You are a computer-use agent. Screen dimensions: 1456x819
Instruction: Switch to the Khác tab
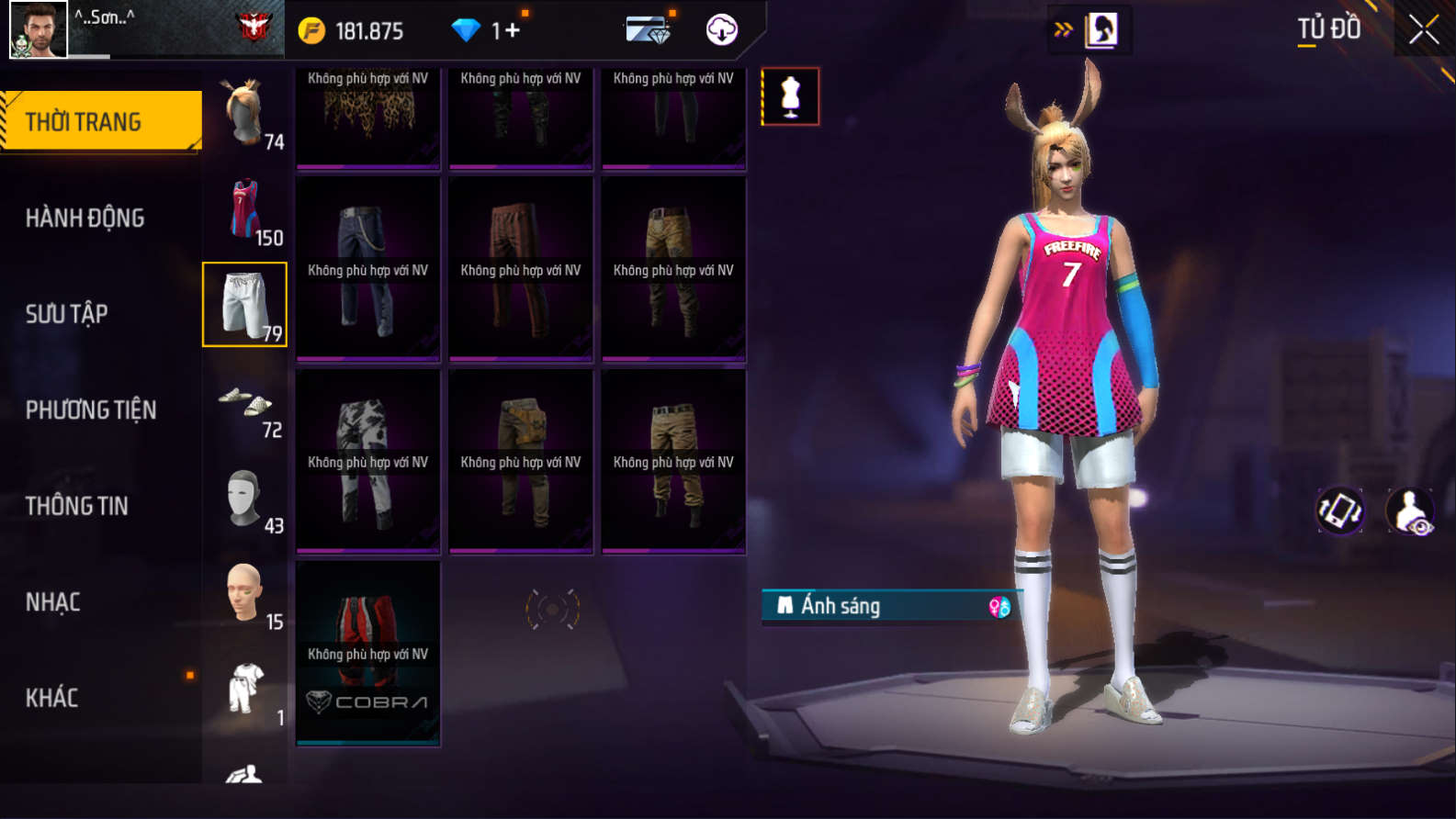tap(52, 698)
